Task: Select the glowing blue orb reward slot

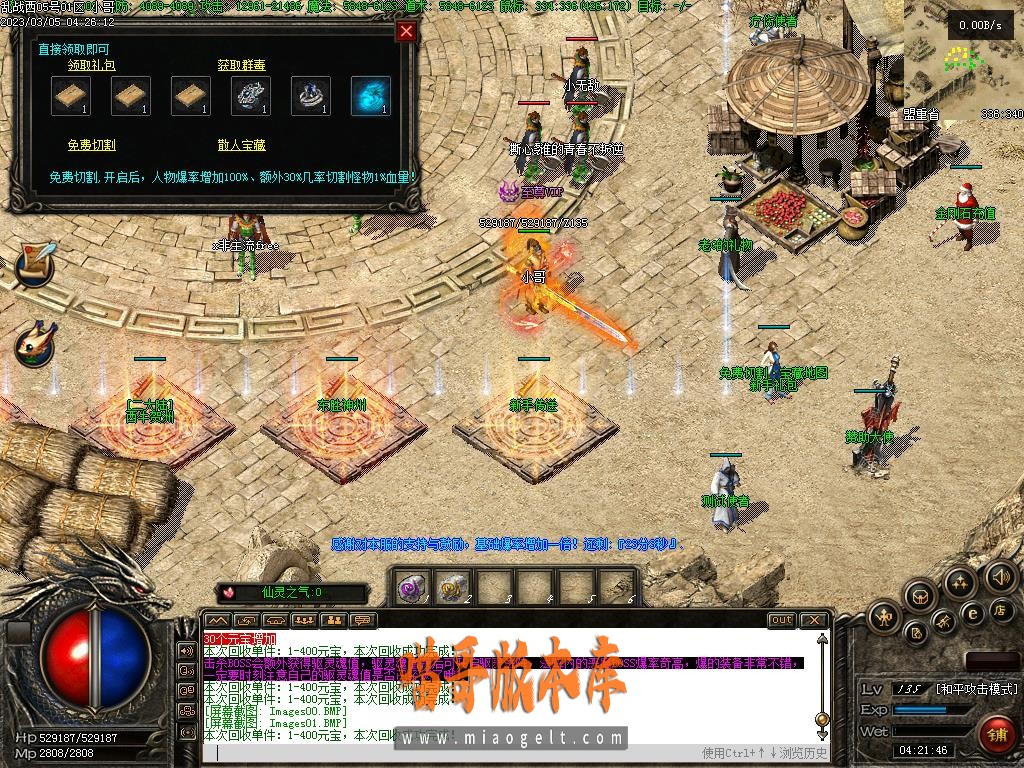Action: 370,96
